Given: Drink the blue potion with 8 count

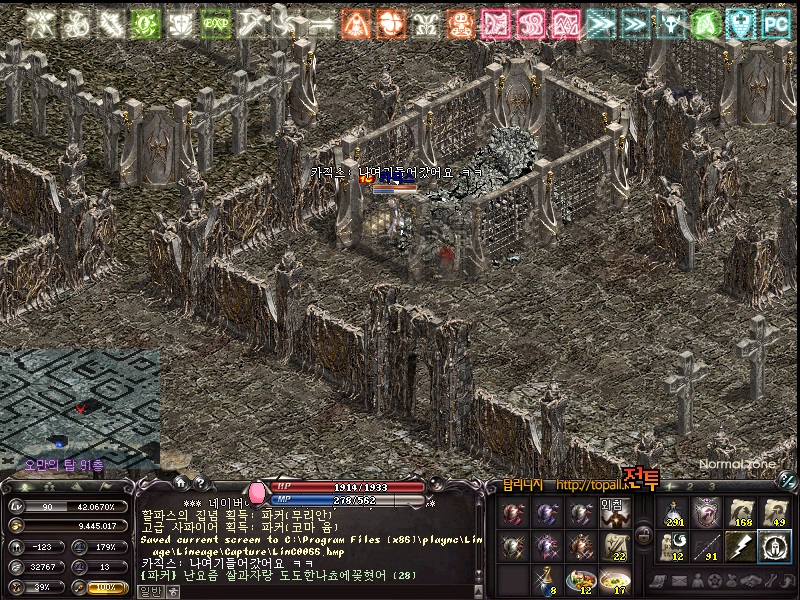Looking at the screenshot, I should pyautogui.click(x=548, y=578).
